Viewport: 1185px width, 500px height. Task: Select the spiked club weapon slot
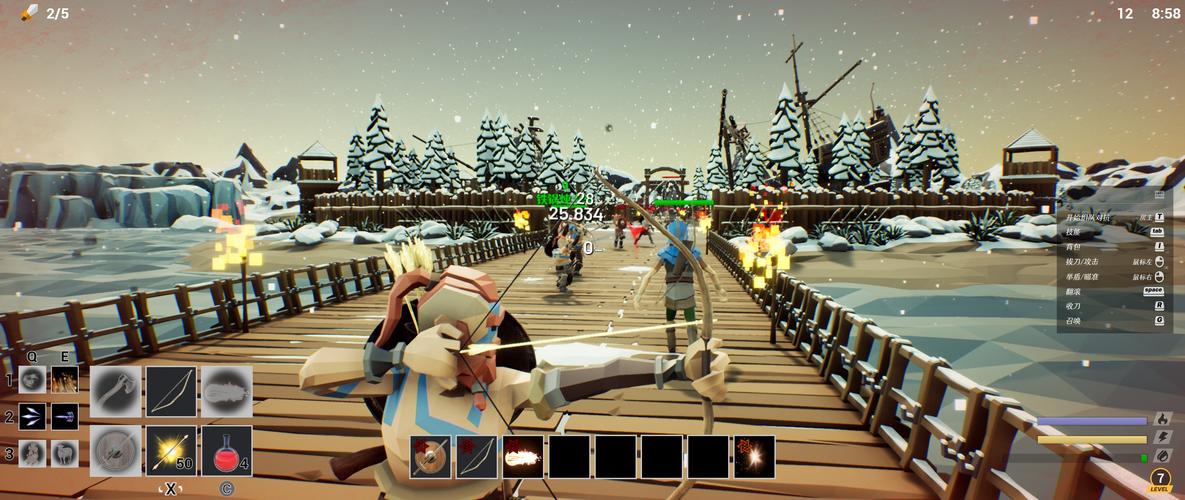pyautogui.click(x=226, y=391)
